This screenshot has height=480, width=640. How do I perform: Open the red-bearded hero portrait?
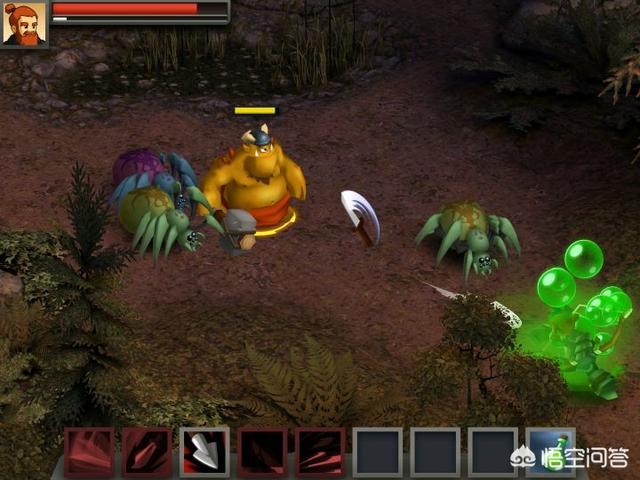[x=25, y=24]
